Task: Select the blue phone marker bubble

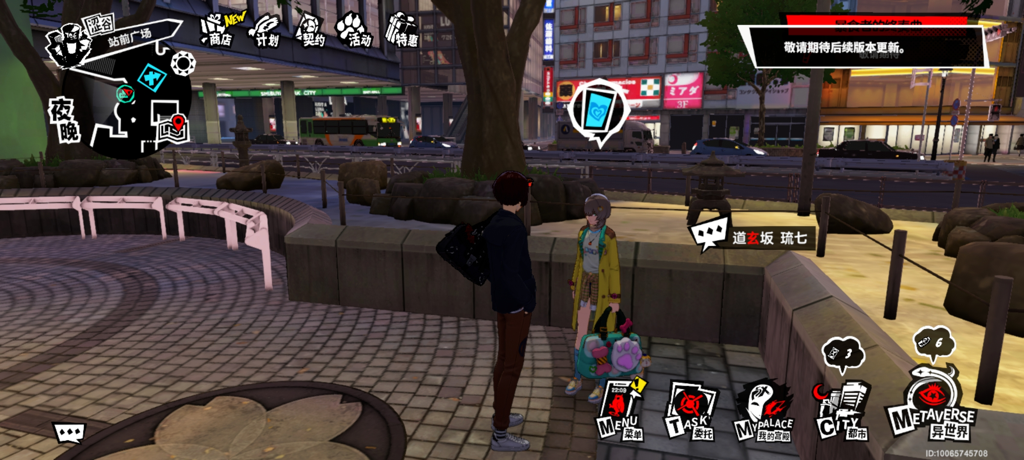Action: click(599, 107)
